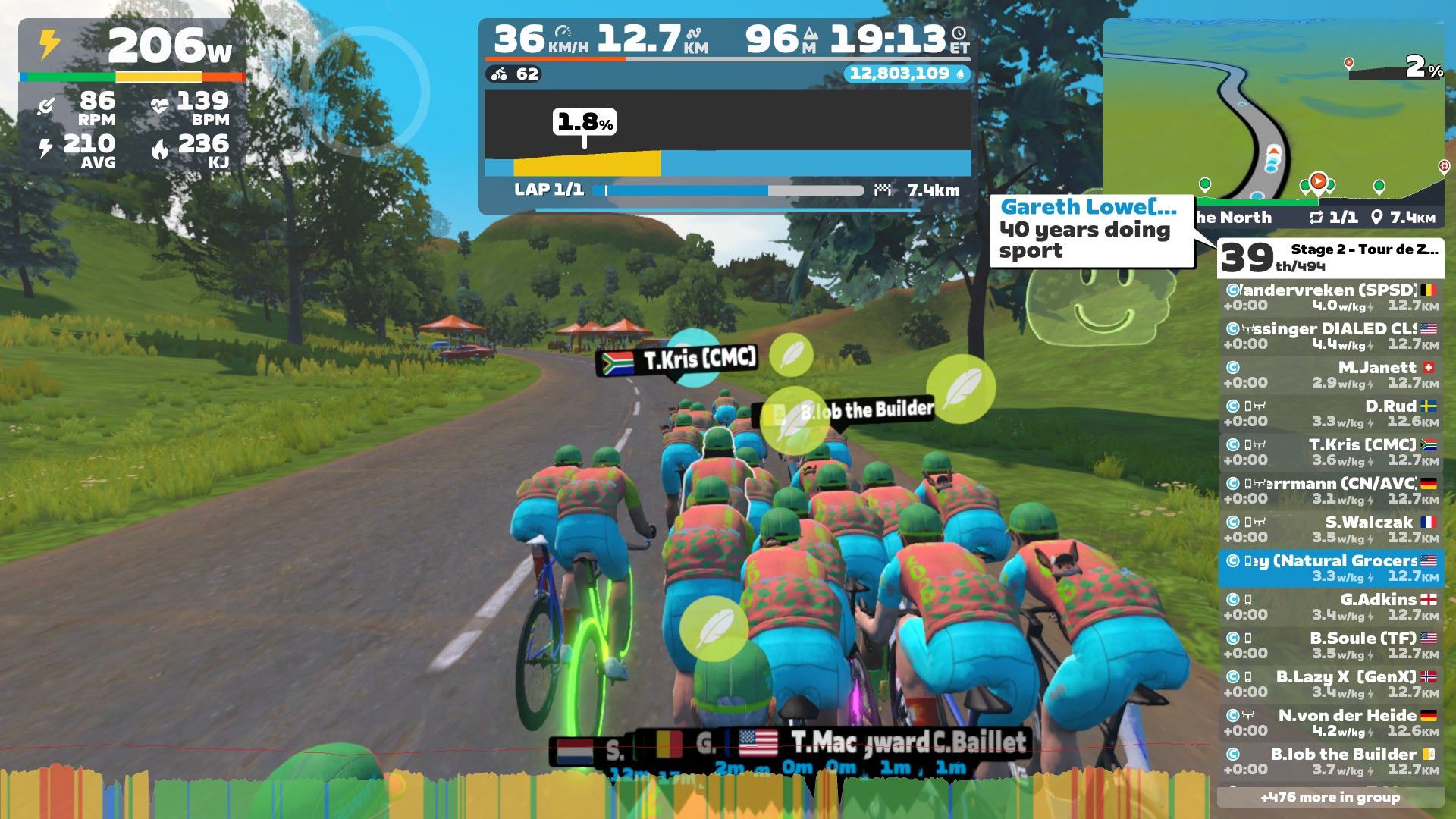Click Gareth Lowe's chat message bubble
The height and width of the screenshot is (819, 1456).
tap(1091, 231)
